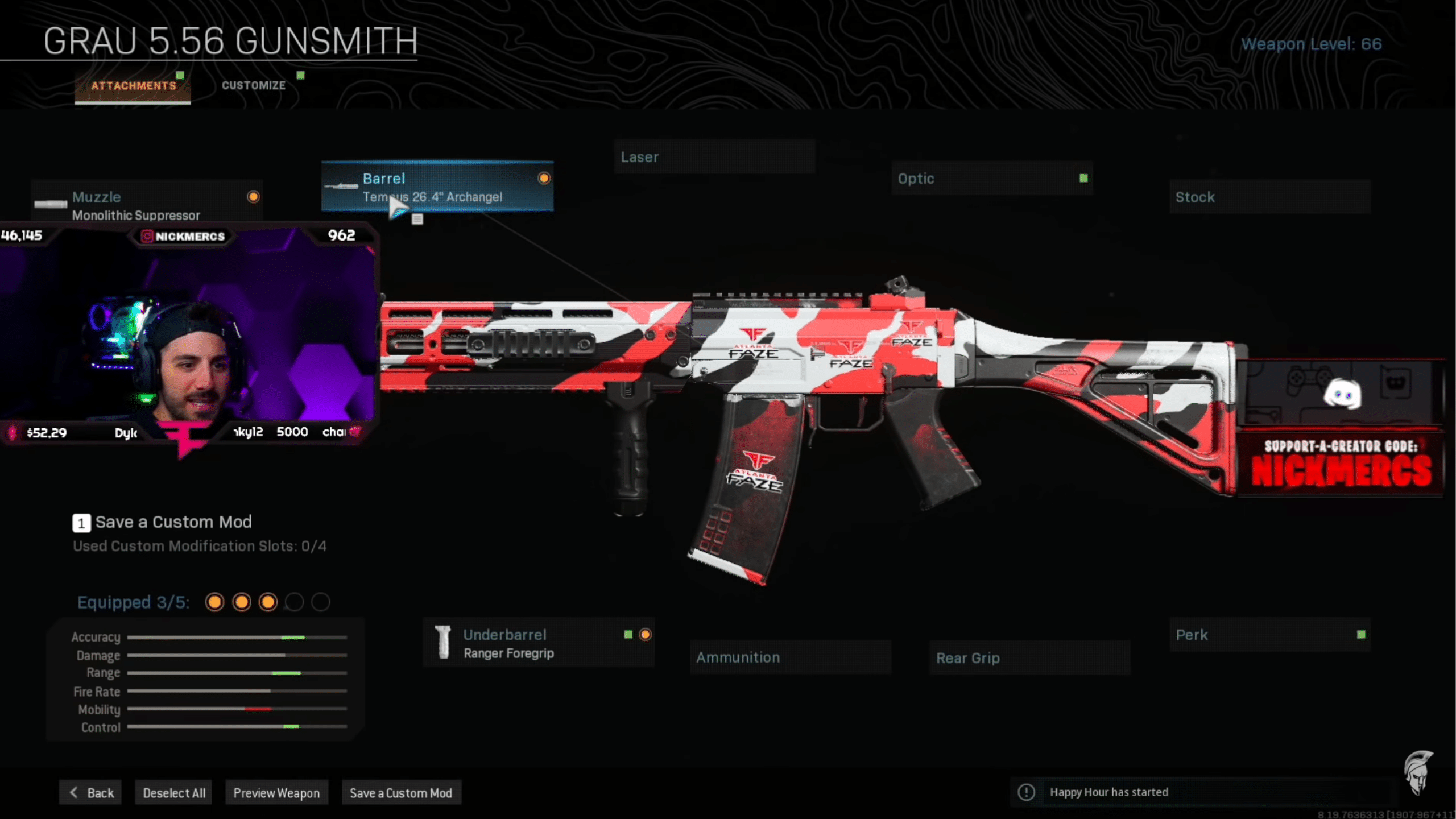Open the Barrel attachment slot
This screenshot has height=819, width=1456.
pyautogui.click(x=437, y=187)
